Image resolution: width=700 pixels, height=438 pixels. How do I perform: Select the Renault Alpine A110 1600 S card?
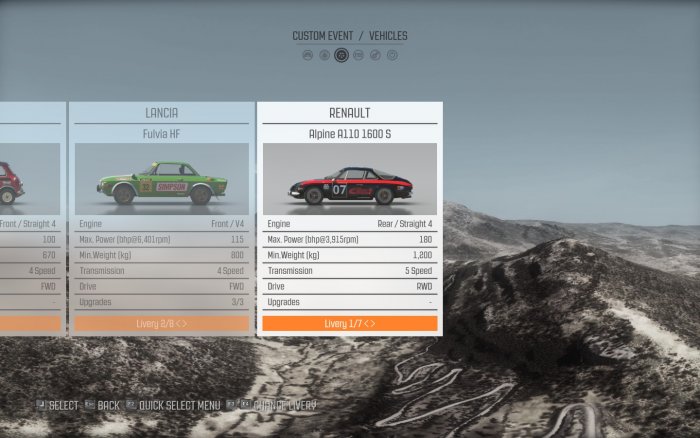[x=349, y=134]
